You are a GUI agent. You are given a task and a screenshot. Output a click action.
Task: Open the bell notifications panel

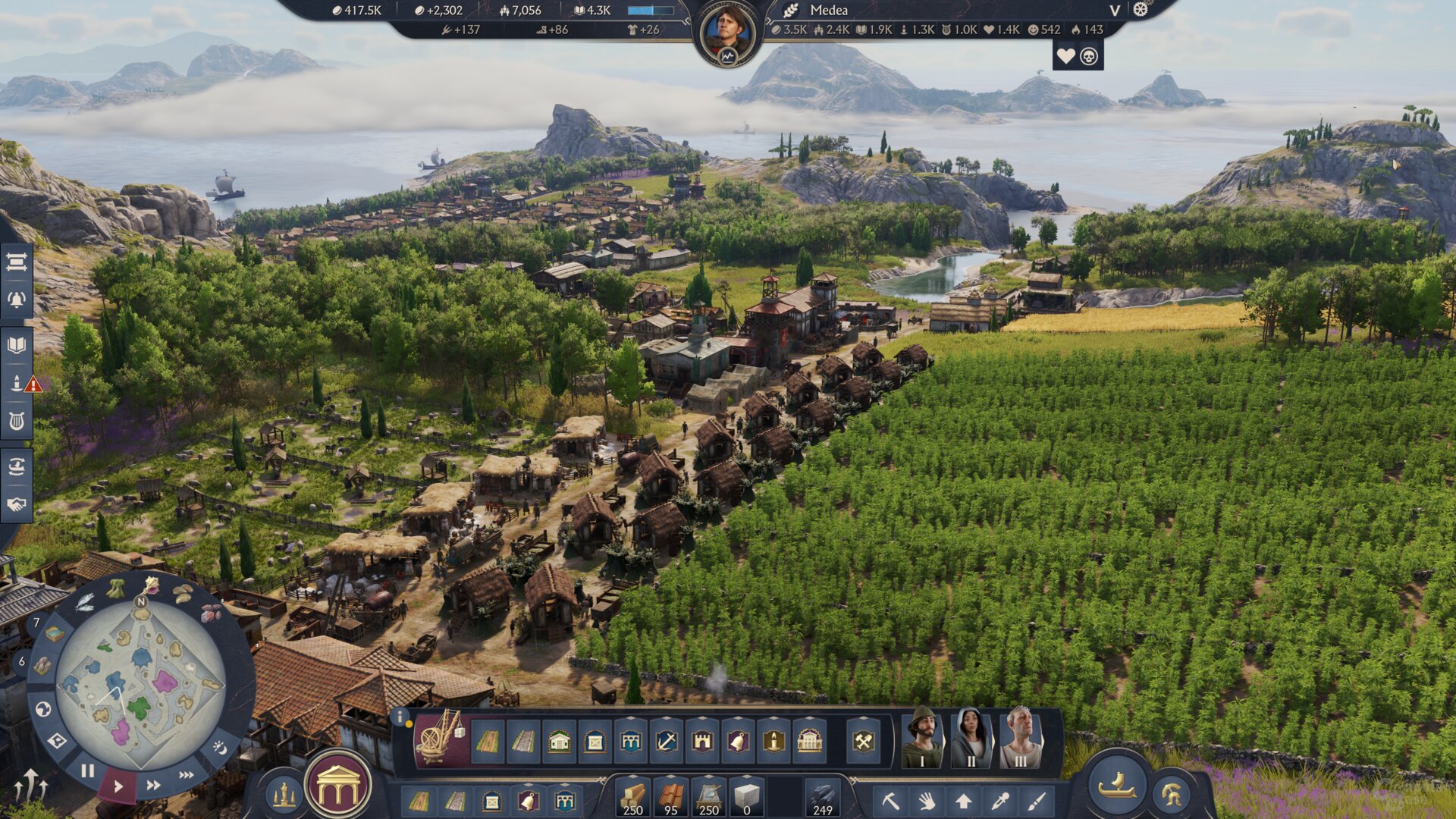tap(17, 300)
